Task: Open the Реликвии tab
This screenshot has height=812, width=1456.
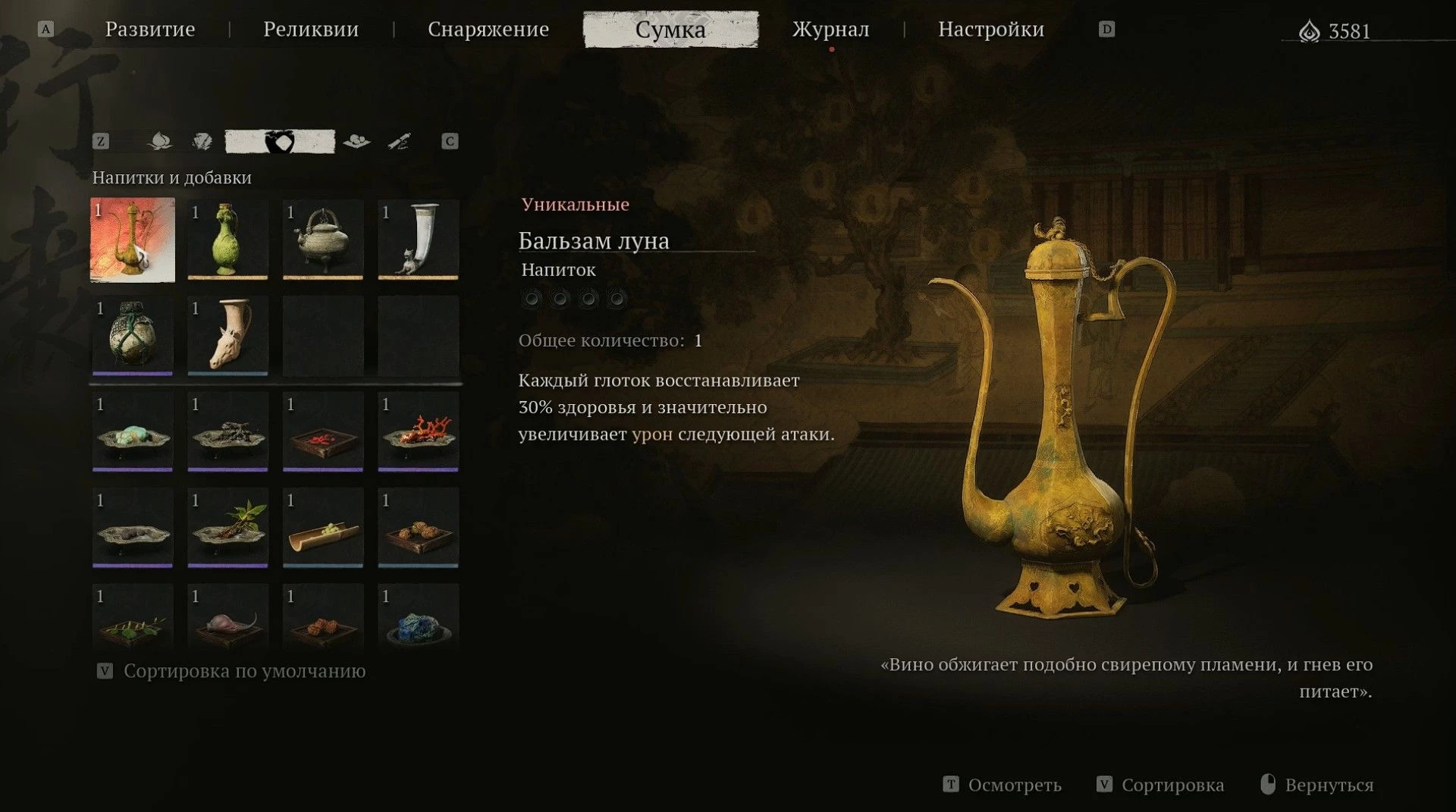Action: [x=311, y=30]
